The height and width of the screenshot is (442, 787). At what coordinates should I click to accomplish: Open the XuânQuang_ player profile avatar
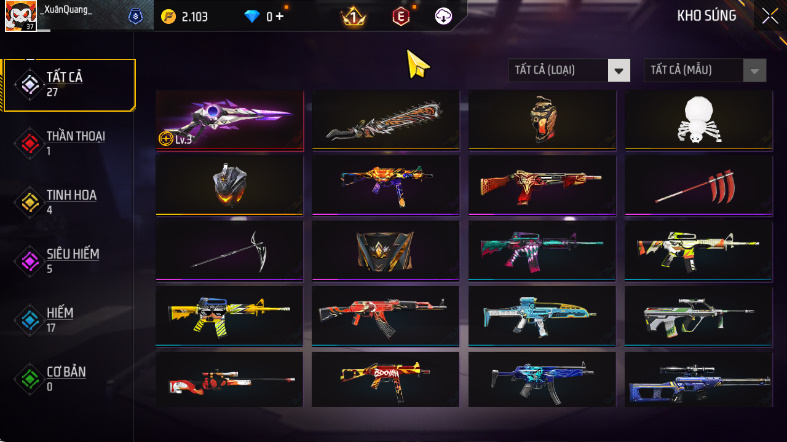(21, 16)
